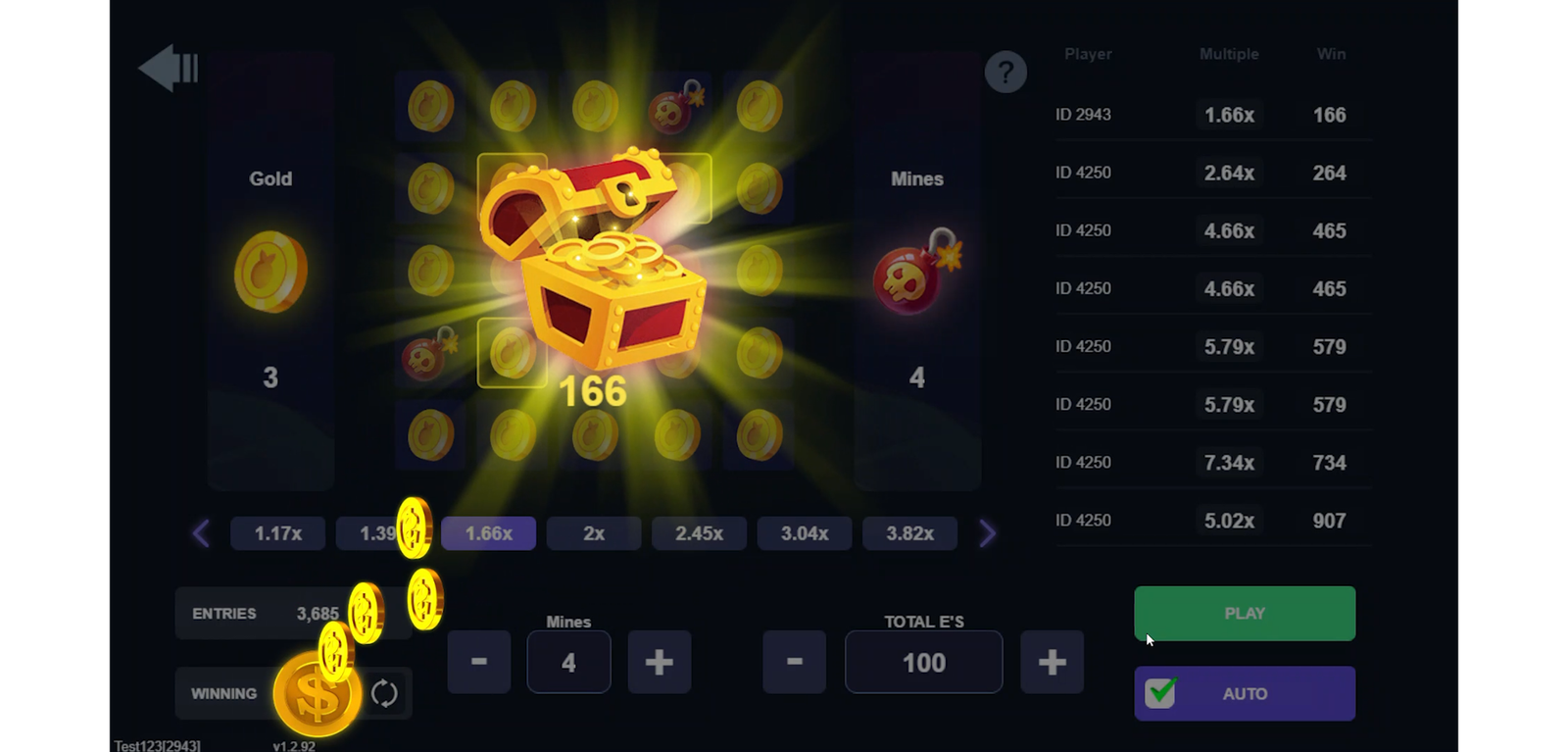Show next multipliers with the right arrow

point(986,533)
